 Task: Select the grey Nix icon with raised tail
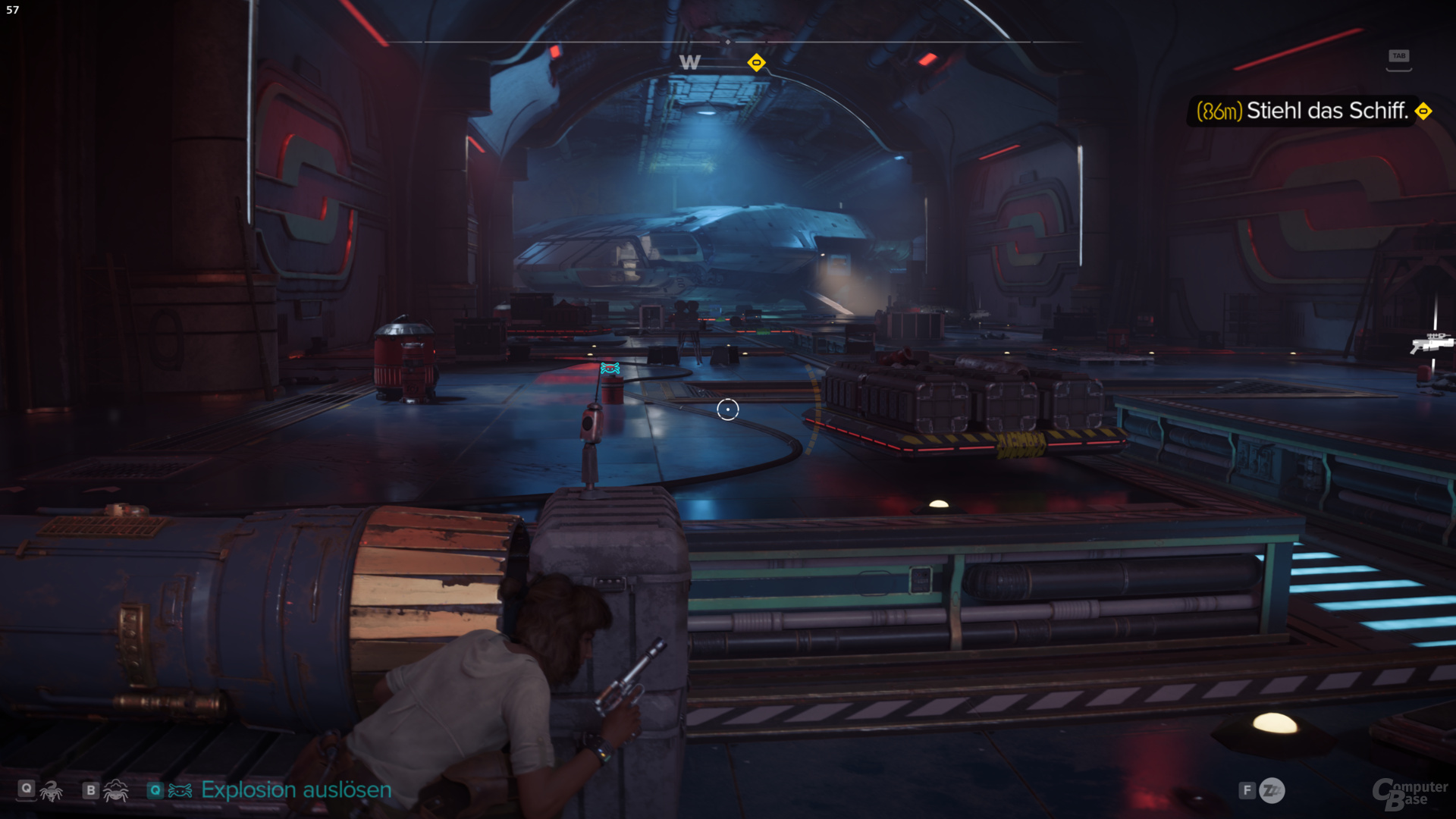click(52, 791)
